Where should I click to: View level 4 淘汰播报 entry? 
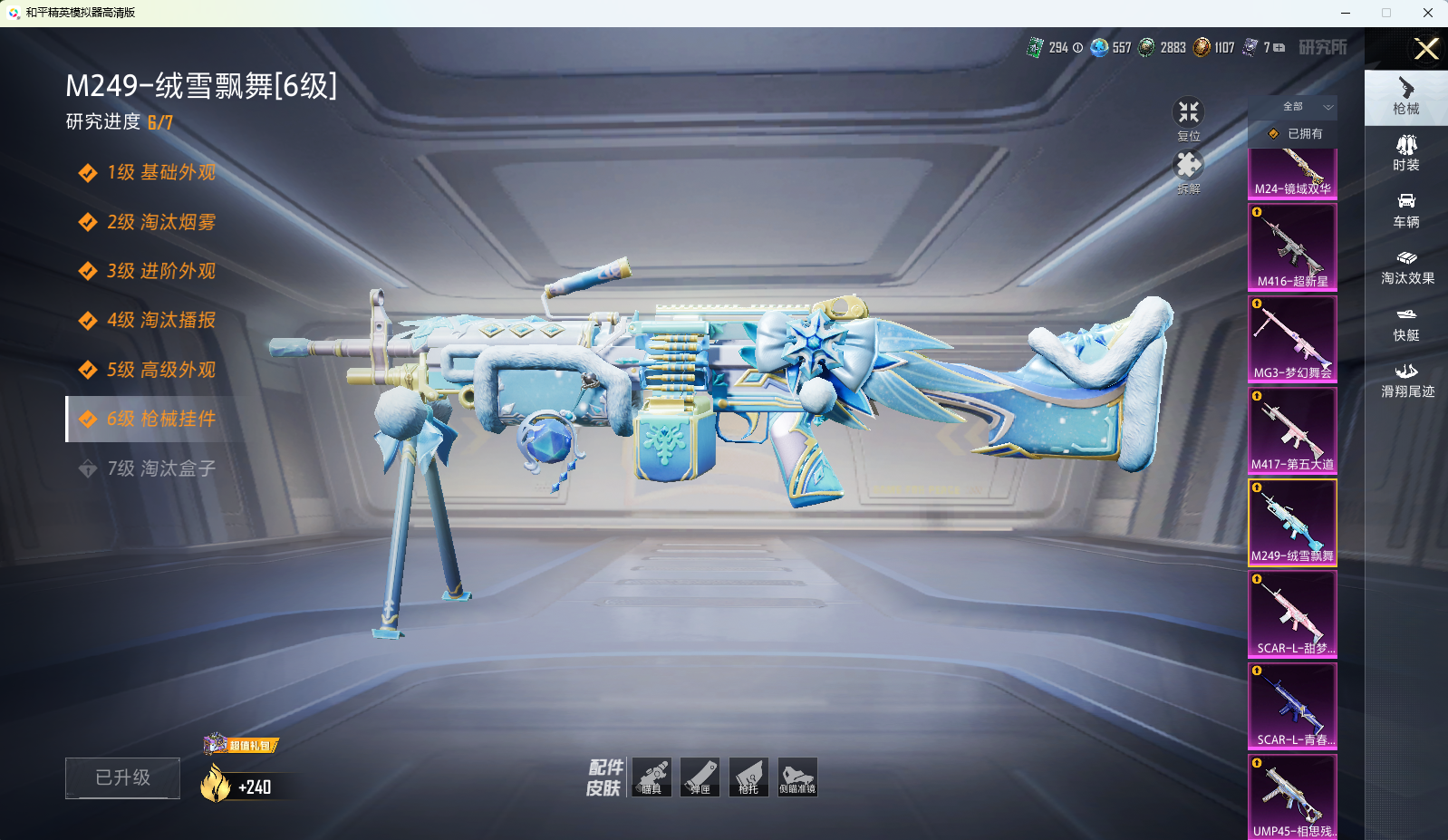tap(160, 321)
